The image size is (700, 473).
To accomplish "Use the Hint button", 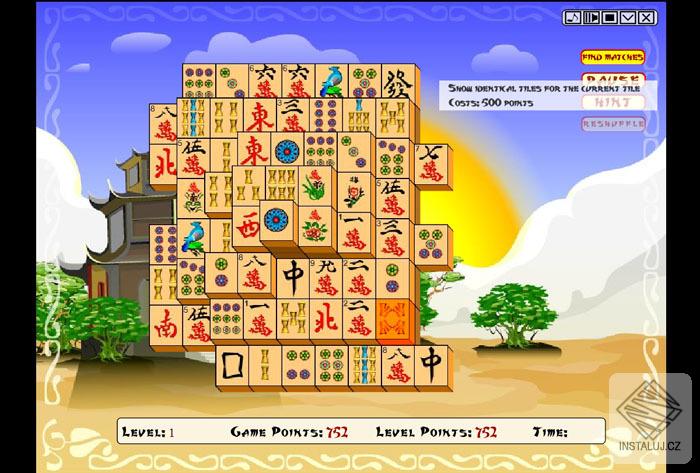I will coord(613,102).
